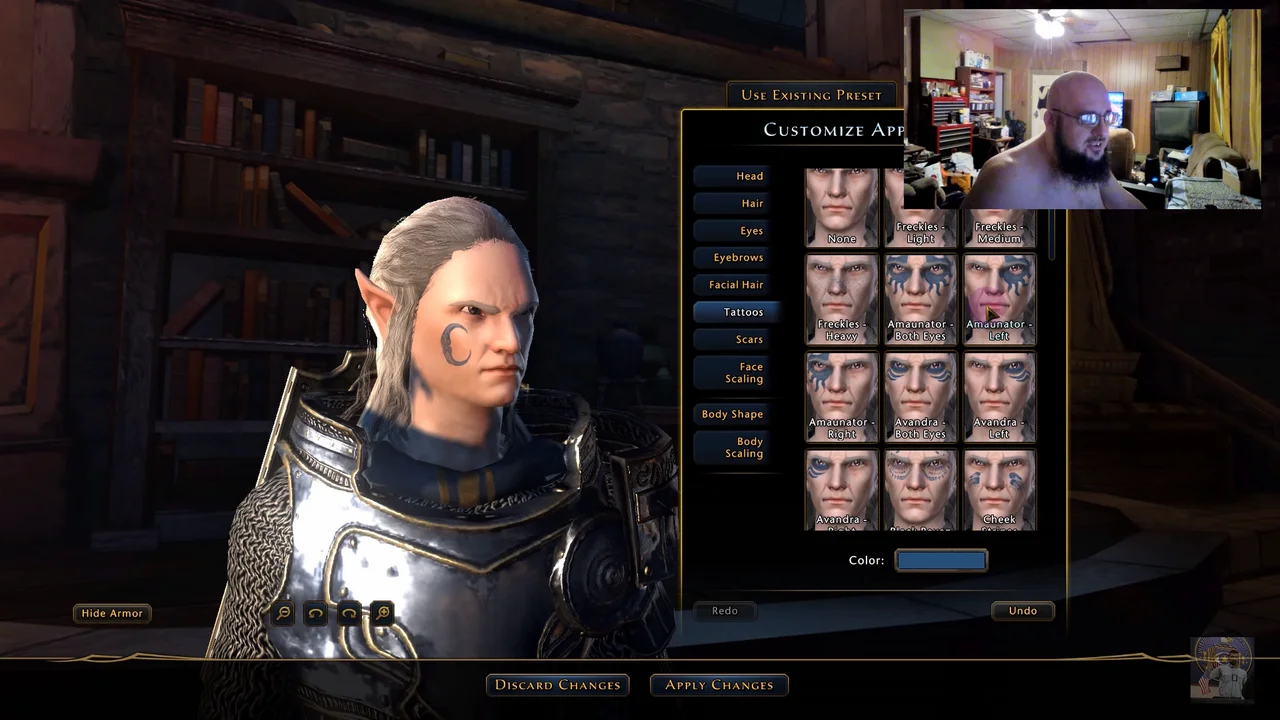Image resolution: width=1280 pixels, height=720 pixels.
Task: Open the Facial Hair options
Action: [737, 285]
